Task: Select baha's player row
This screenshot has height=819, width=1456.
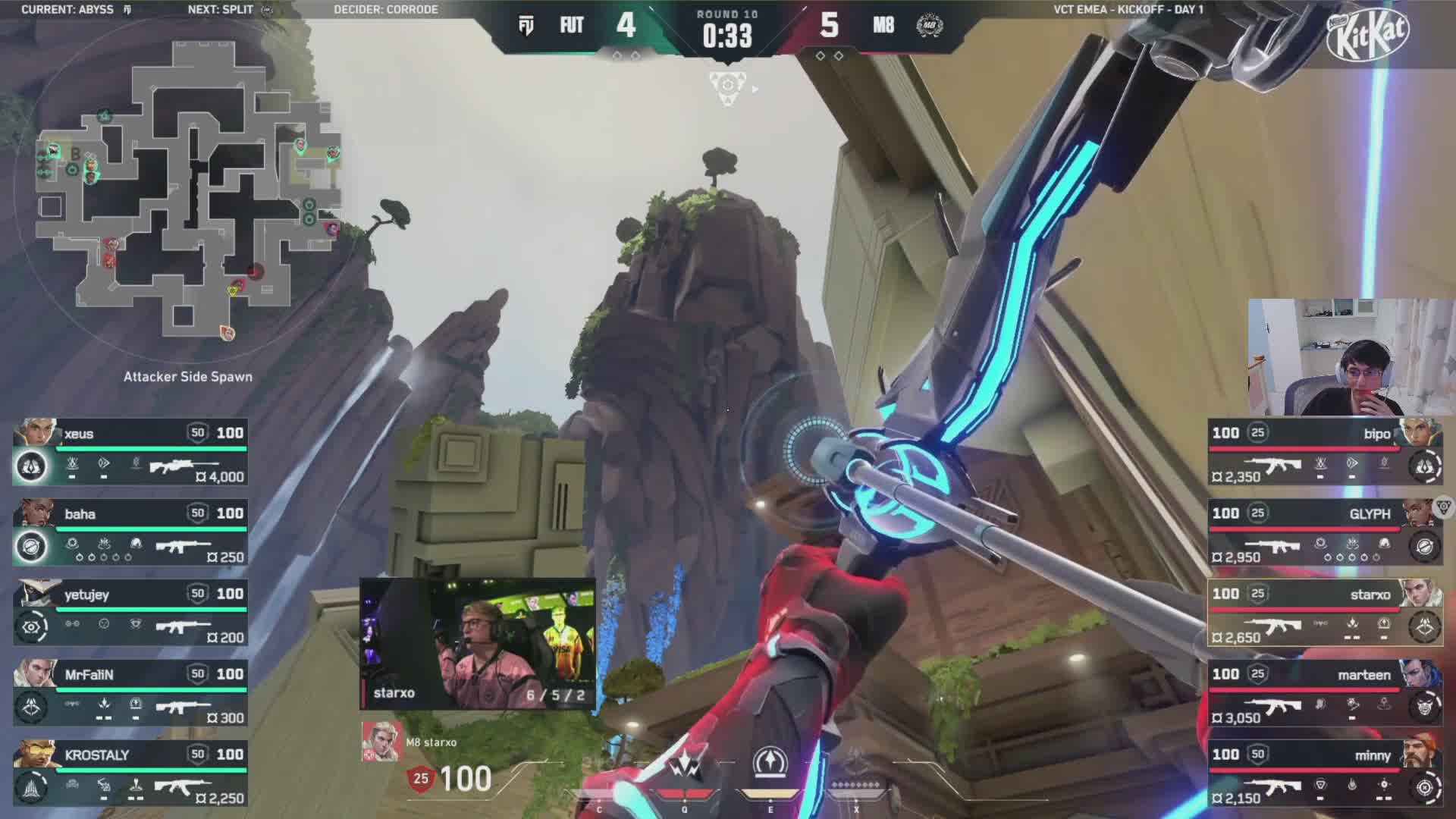Action: point(130,532)
